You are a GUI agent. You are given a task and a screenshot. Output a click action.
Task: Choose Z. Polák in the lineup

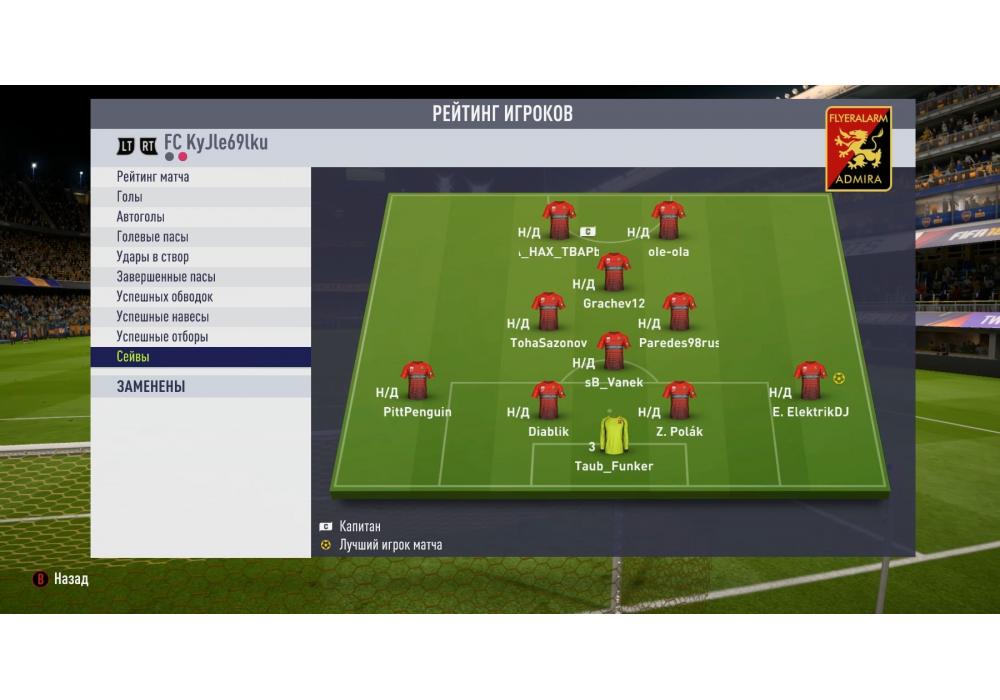click(x=679, y=402)
